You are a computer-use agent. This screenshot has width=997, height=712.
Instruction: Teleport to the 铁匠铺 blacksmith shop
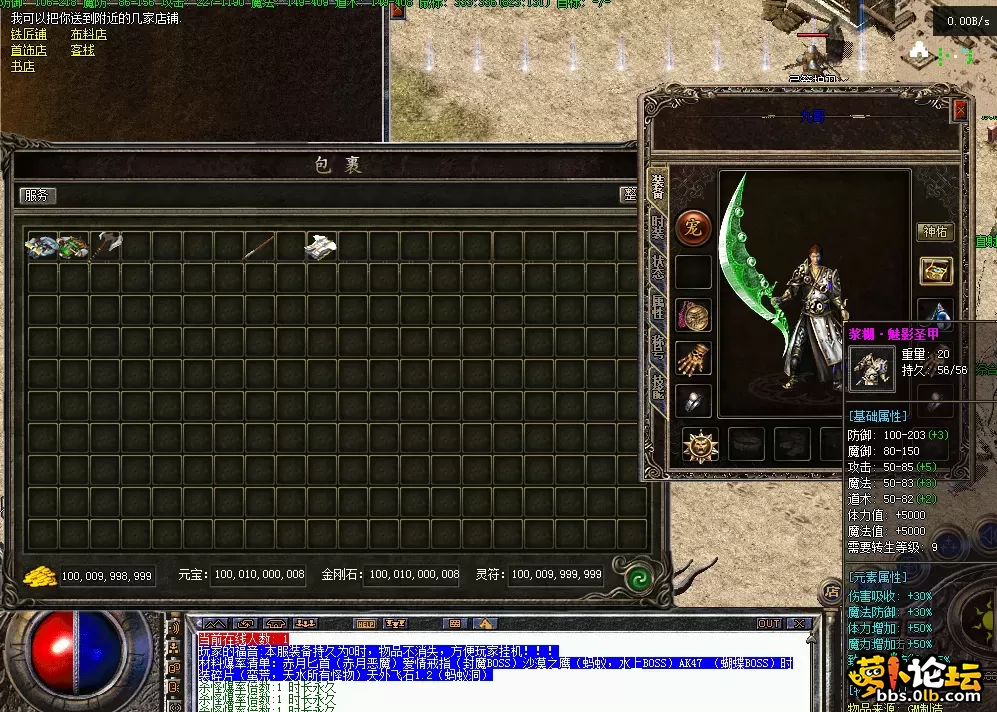pyautogui.click(x=29, y=34)
